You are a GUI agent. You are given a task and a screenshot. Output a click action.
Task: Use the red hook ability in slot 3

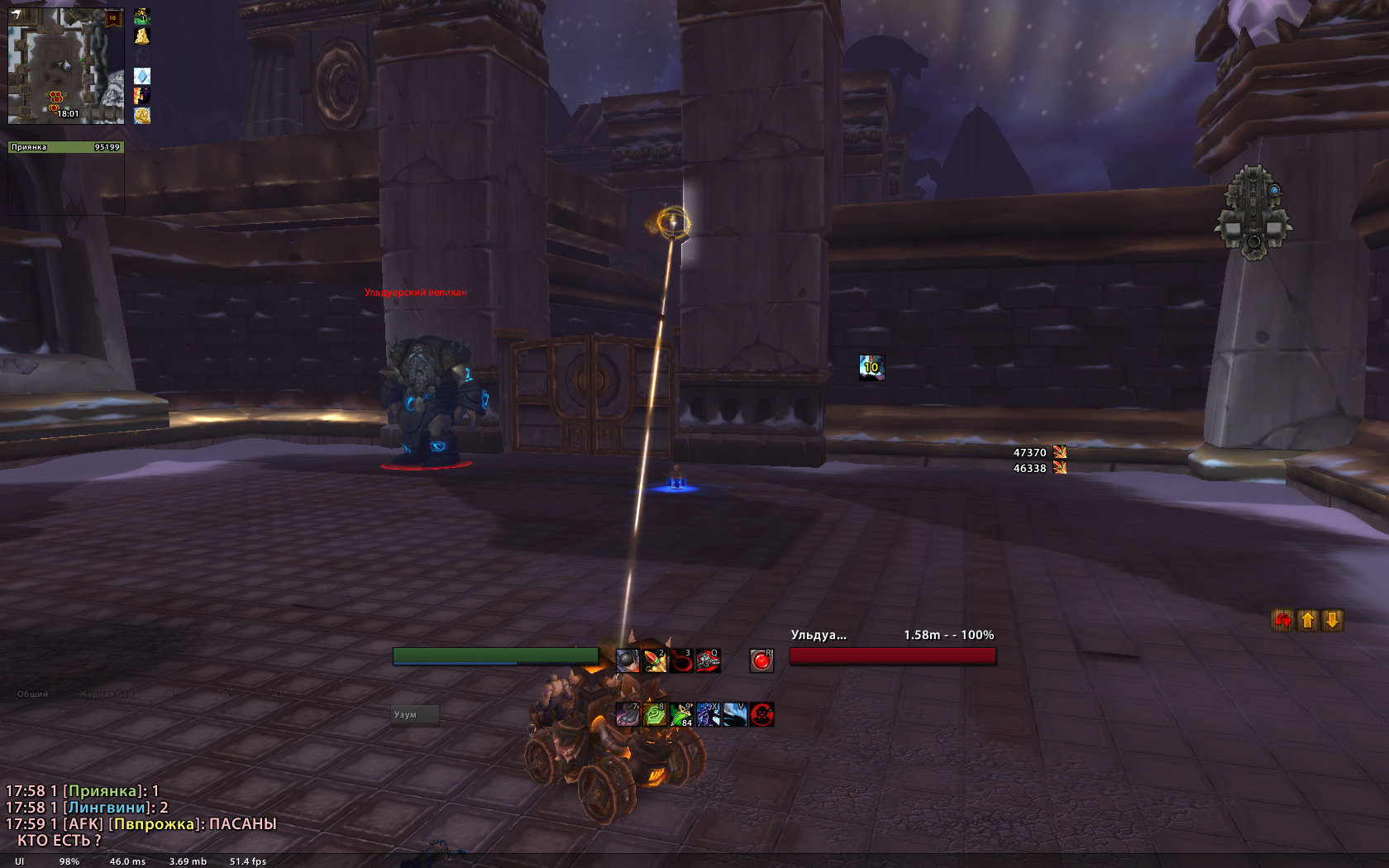click(x=681, y=661)
